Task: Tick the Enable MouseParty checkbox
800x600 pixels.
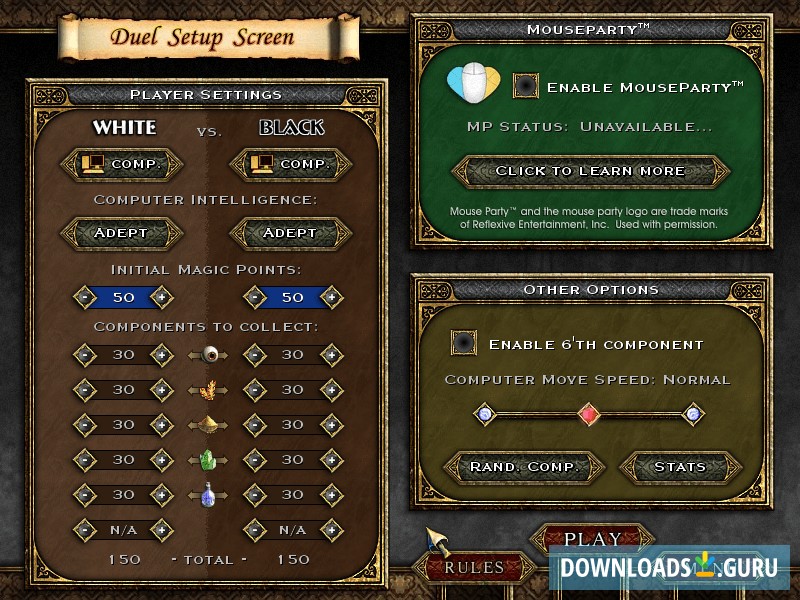Action: pyautogui.click(x=526, y=86)
